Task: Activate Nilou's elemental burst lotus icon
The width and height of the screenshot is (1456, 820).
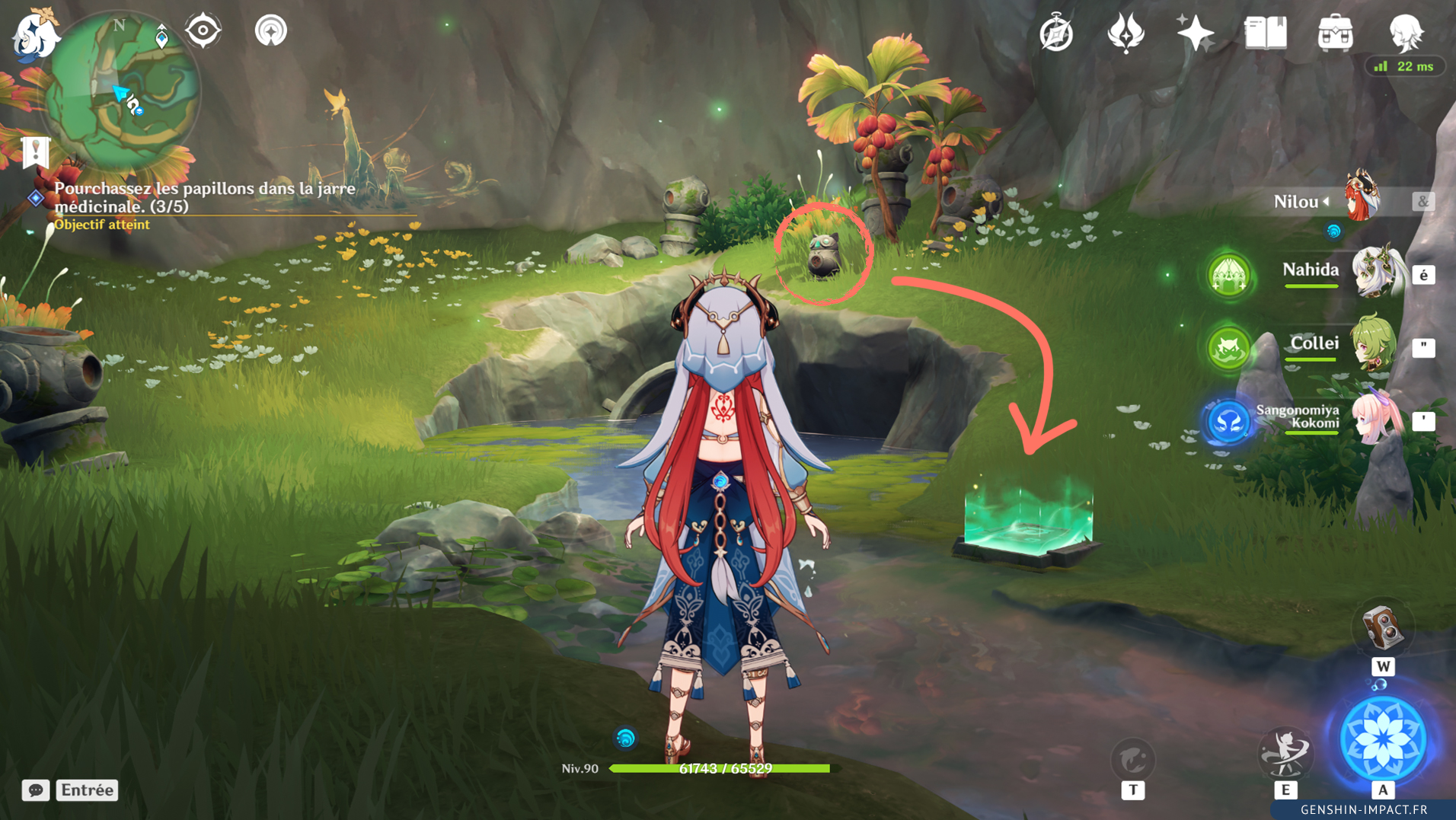Action: click(1382, 739)
